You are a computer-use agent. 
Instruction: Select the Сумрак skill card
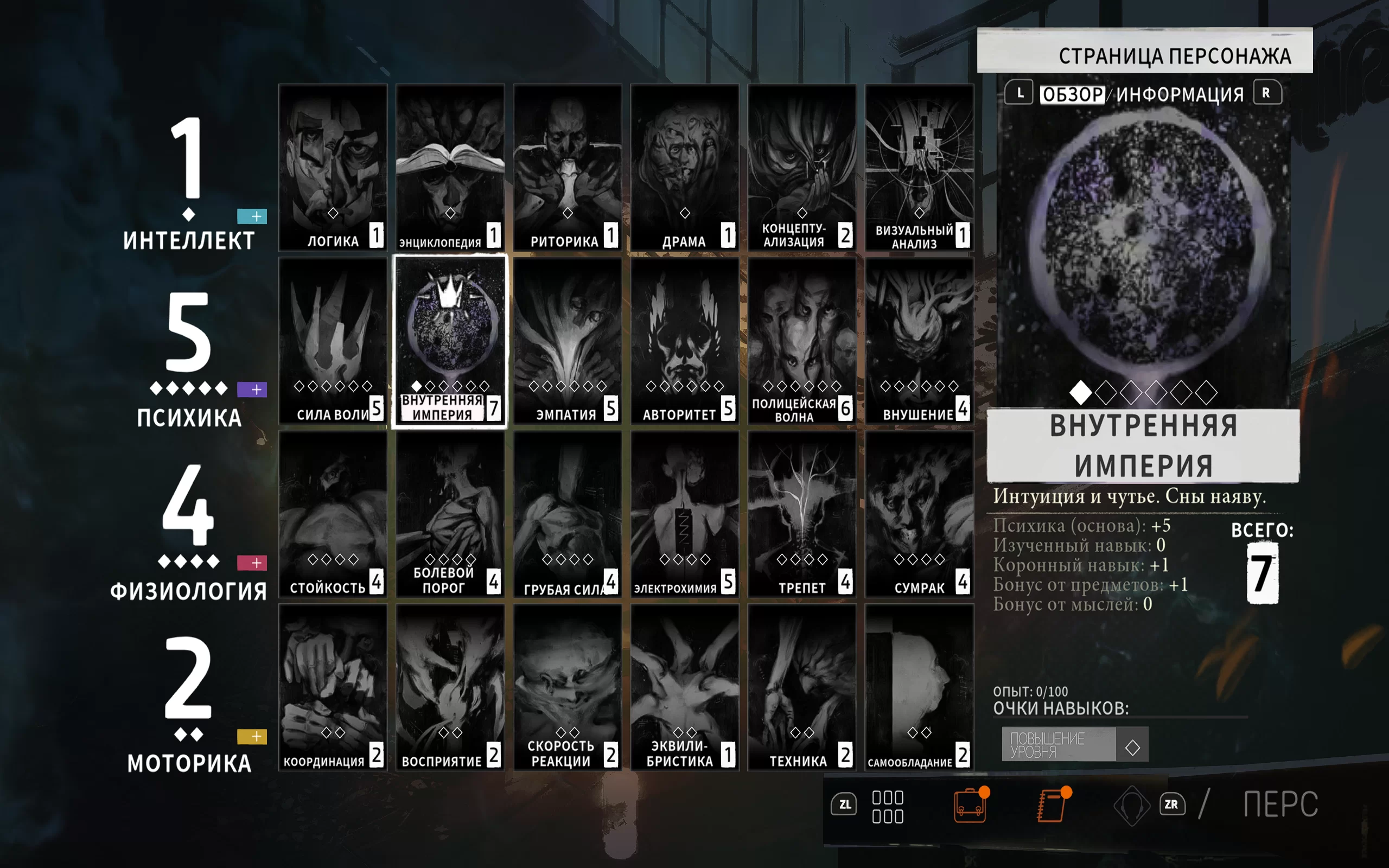919,514
